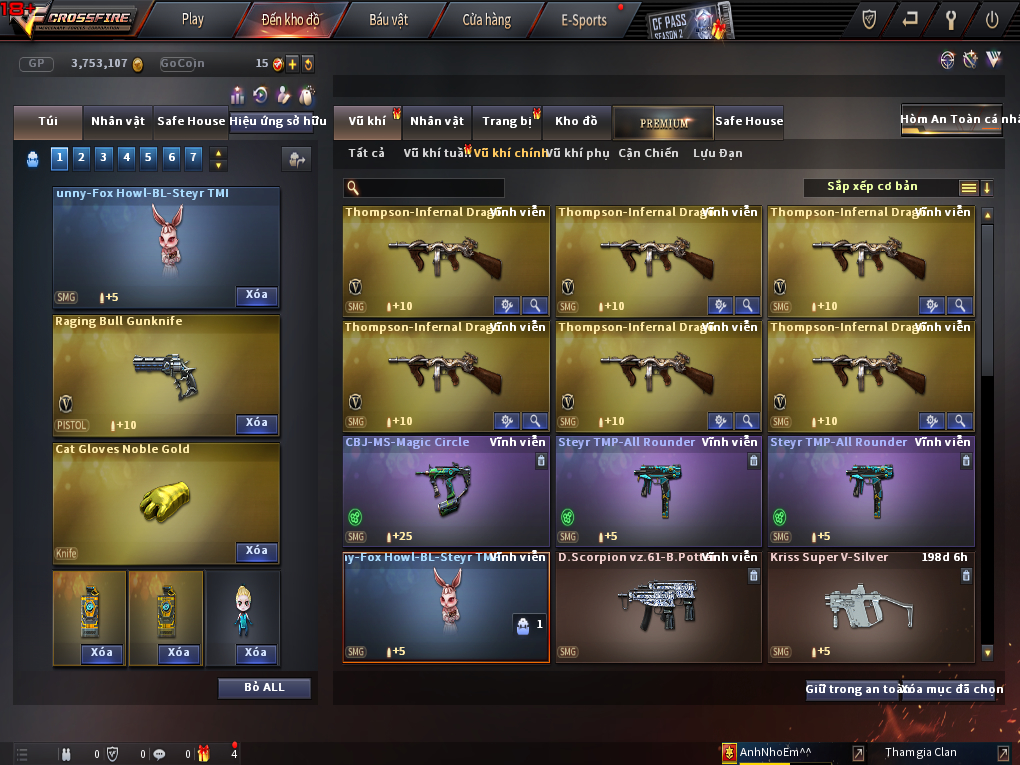The width and height of the screenshot is (1020, 765).
Task: Filter by Lựu Đạn category
Action: click(x=718, y=153)
